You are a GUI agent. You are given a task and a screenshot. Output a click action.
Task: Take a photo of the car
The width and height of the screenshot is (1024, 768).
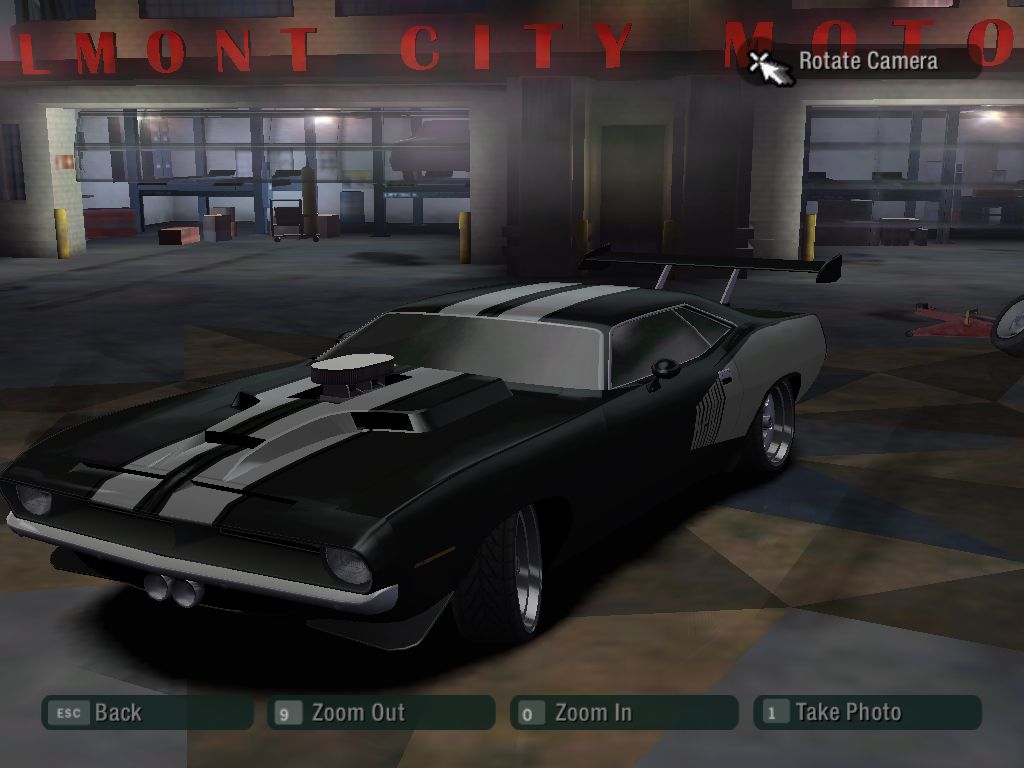click(866, 713)
